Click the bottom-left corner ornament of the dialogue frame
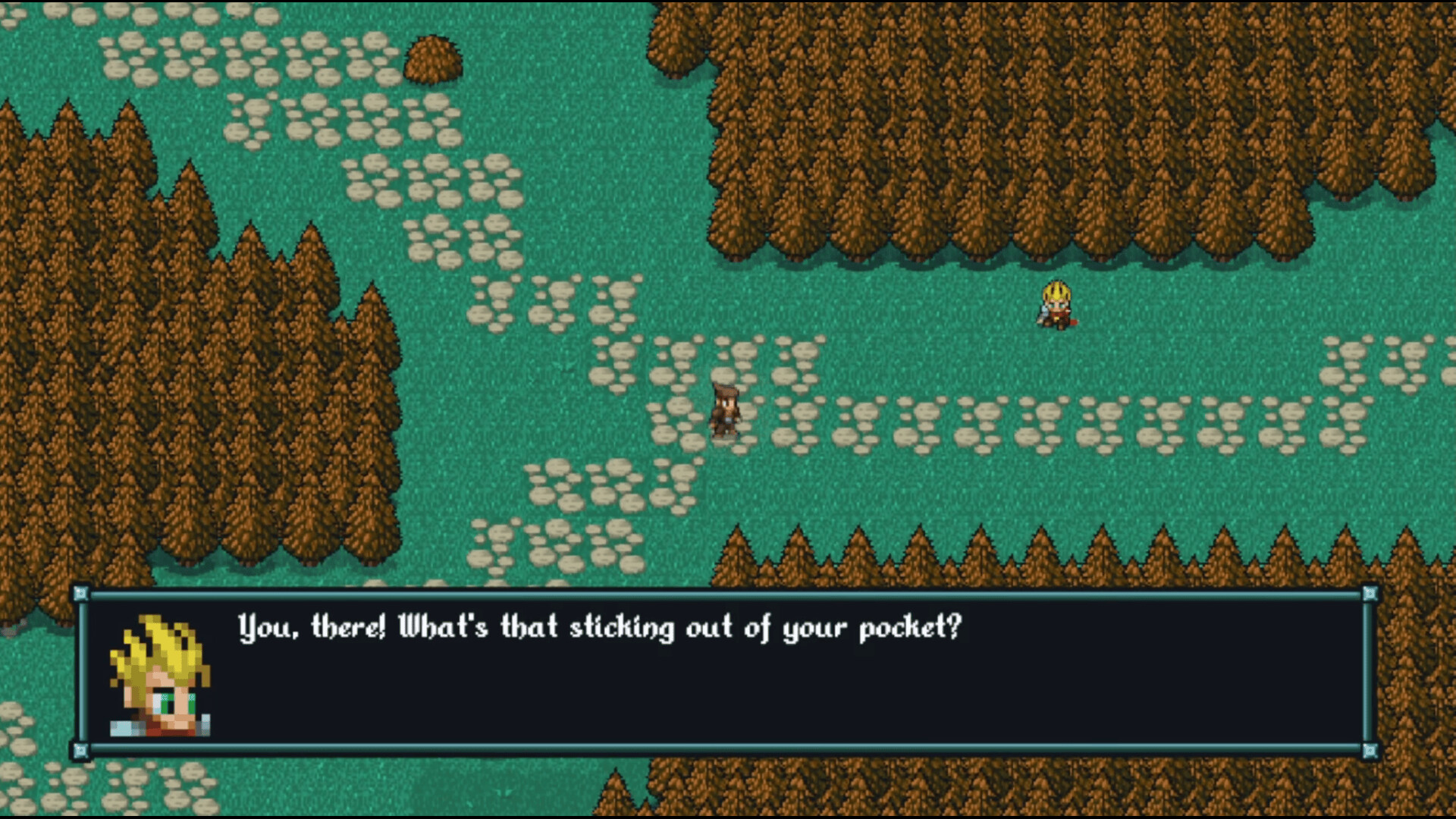Image resolution: width=1456 pixels, height=819 pixels. coord(80,749)
